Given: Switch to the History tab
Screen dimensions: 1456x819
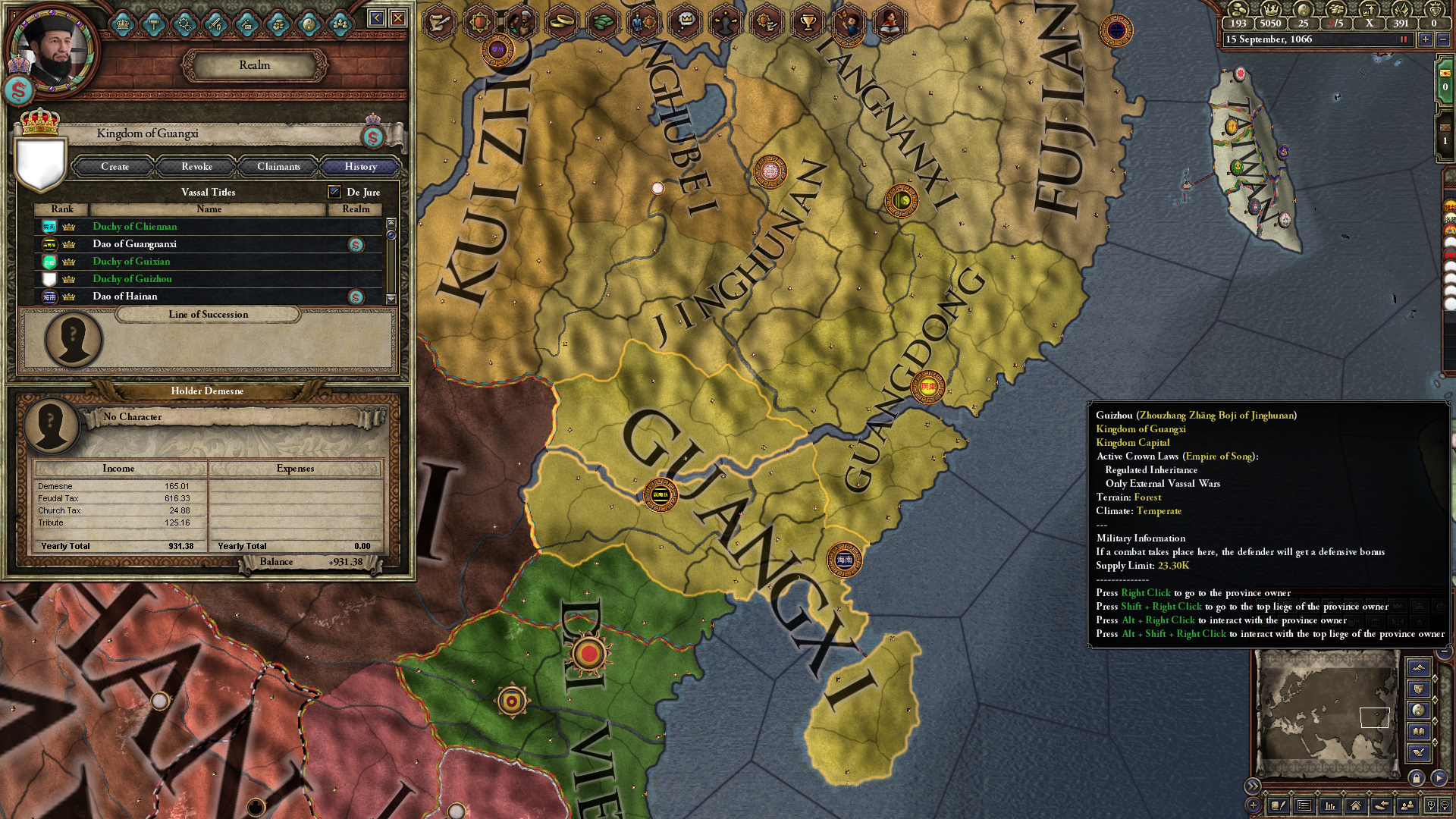Looking at the screenshot, I should [360, 167].
